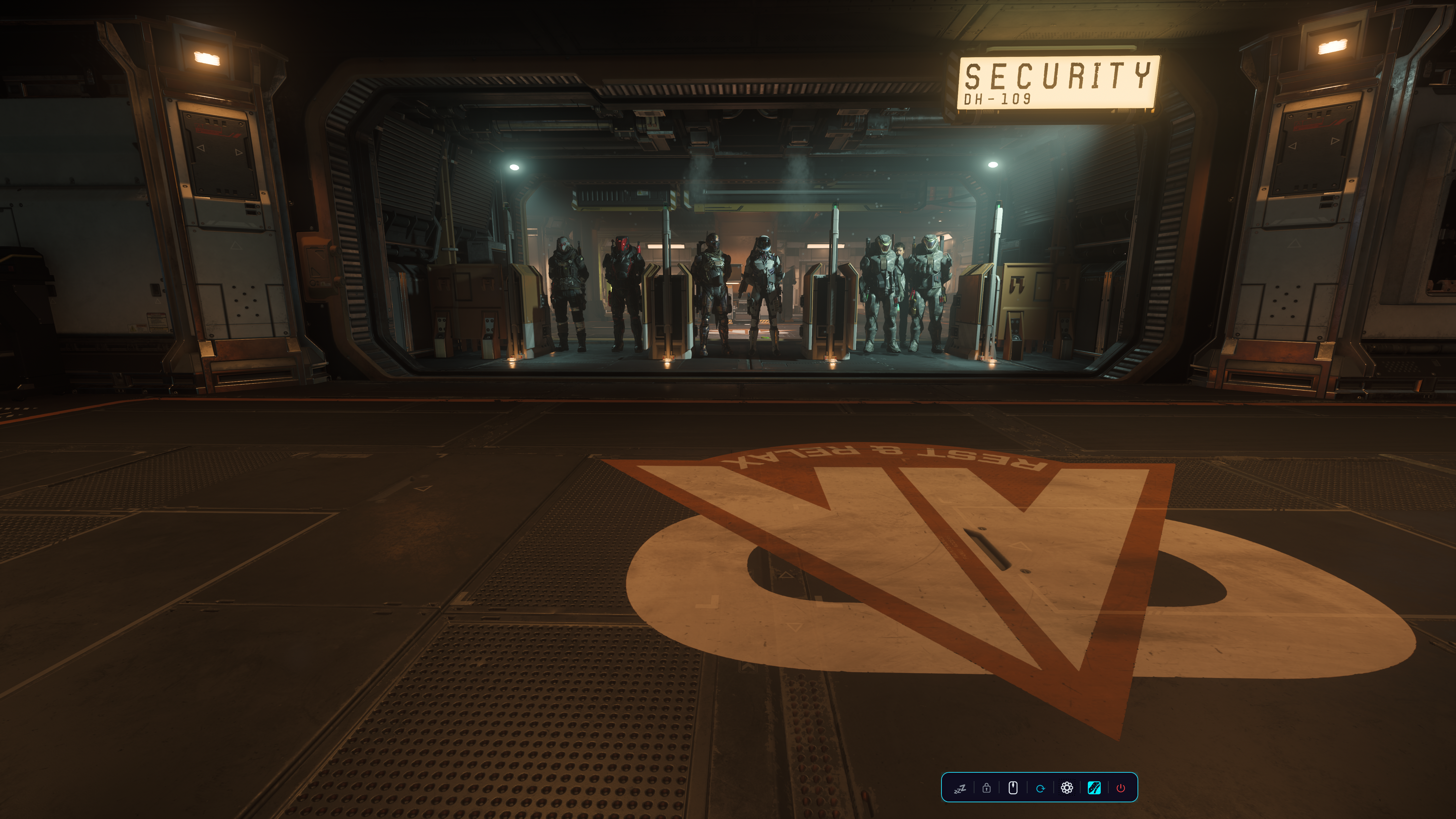1456x819 pixels.
Task: Select the mouse icon in the toolbar
Action: pos(1013,788)
